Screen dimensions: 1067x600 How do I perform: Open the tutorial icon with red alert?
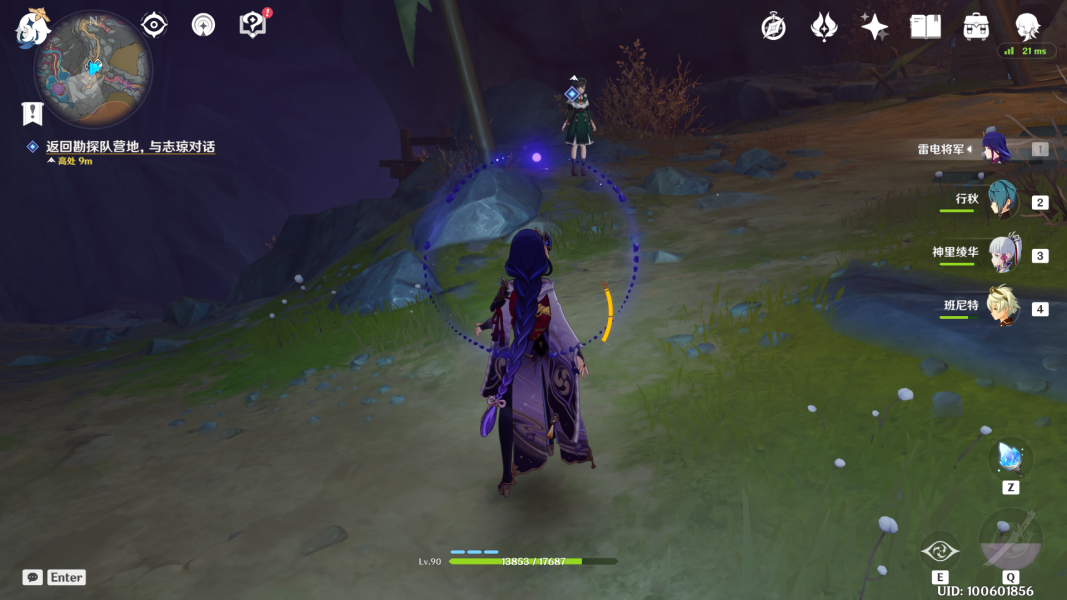point(253,25)
